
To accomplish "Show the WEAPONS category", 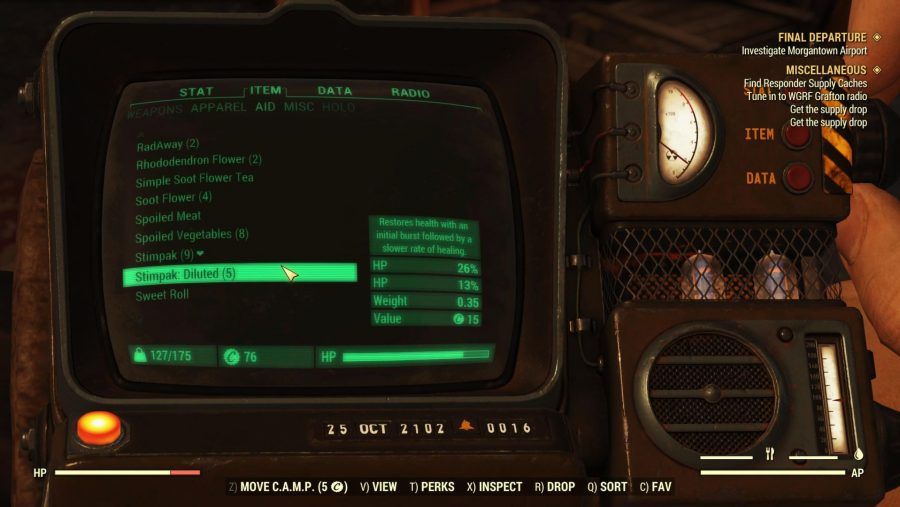I will (x=155, y=108).
